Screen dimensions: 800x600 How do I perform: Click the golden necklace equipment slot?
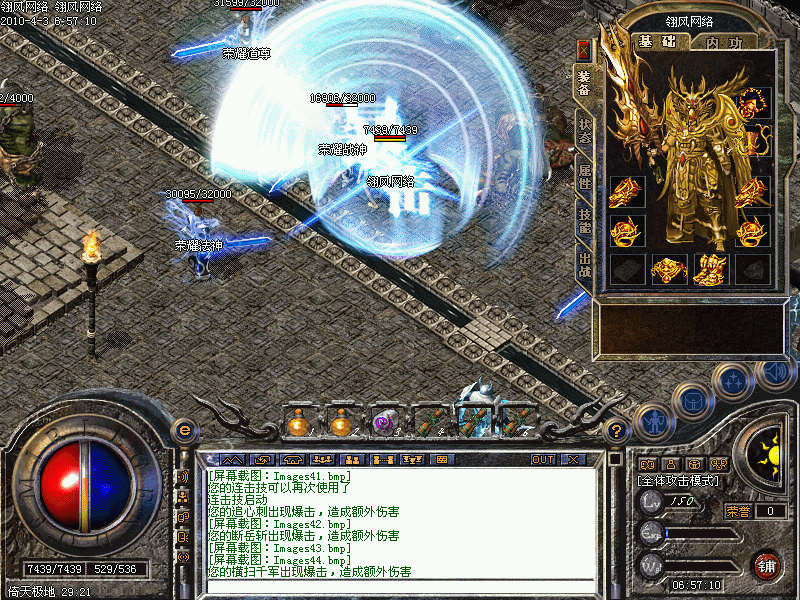point(753,103)
